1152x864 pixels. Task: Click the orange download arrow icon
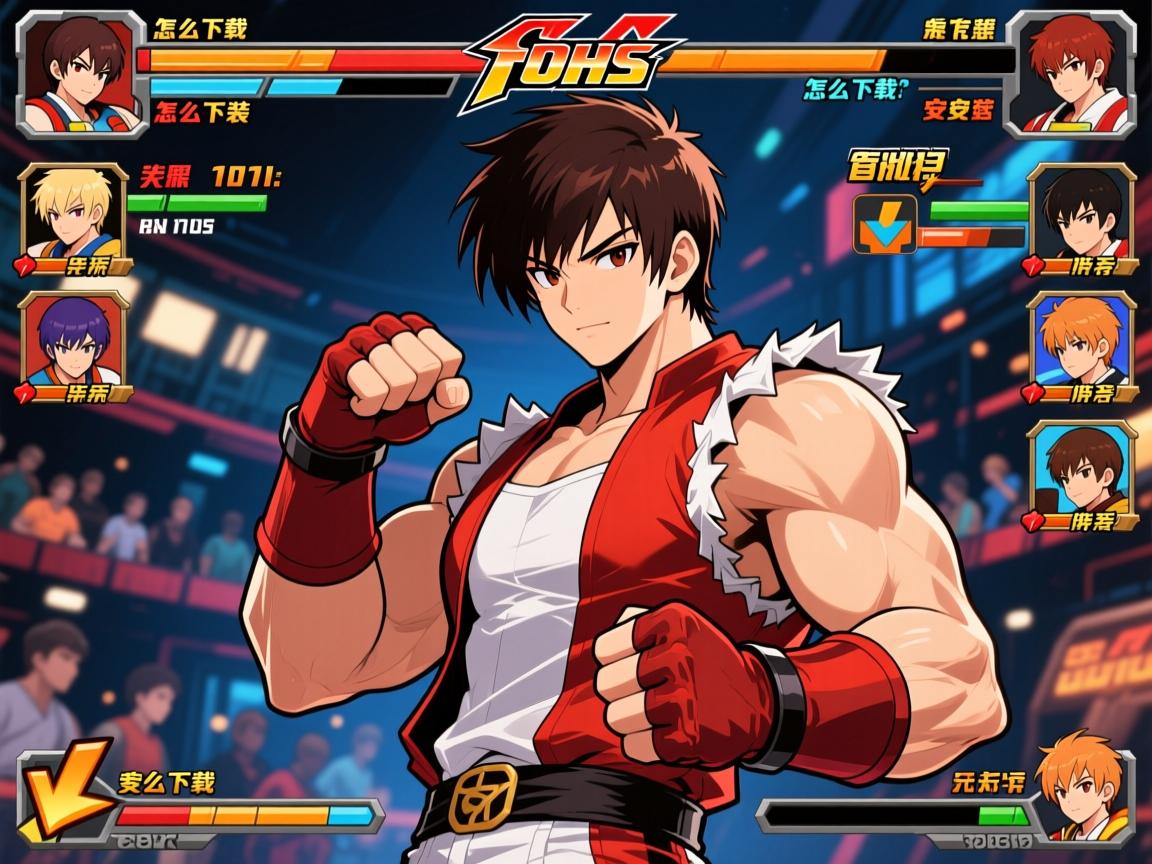(885, 223)
